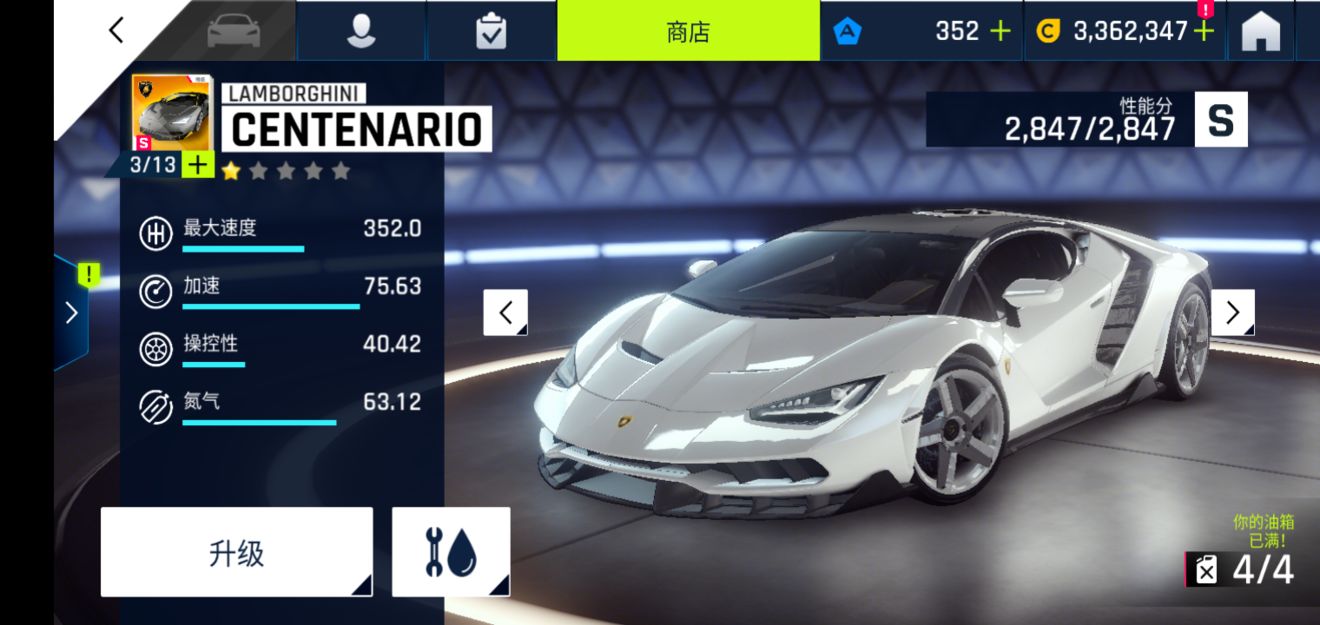Return to the home screen
This screenshot has width=1320, height=625.
(x=1261, y=31)
